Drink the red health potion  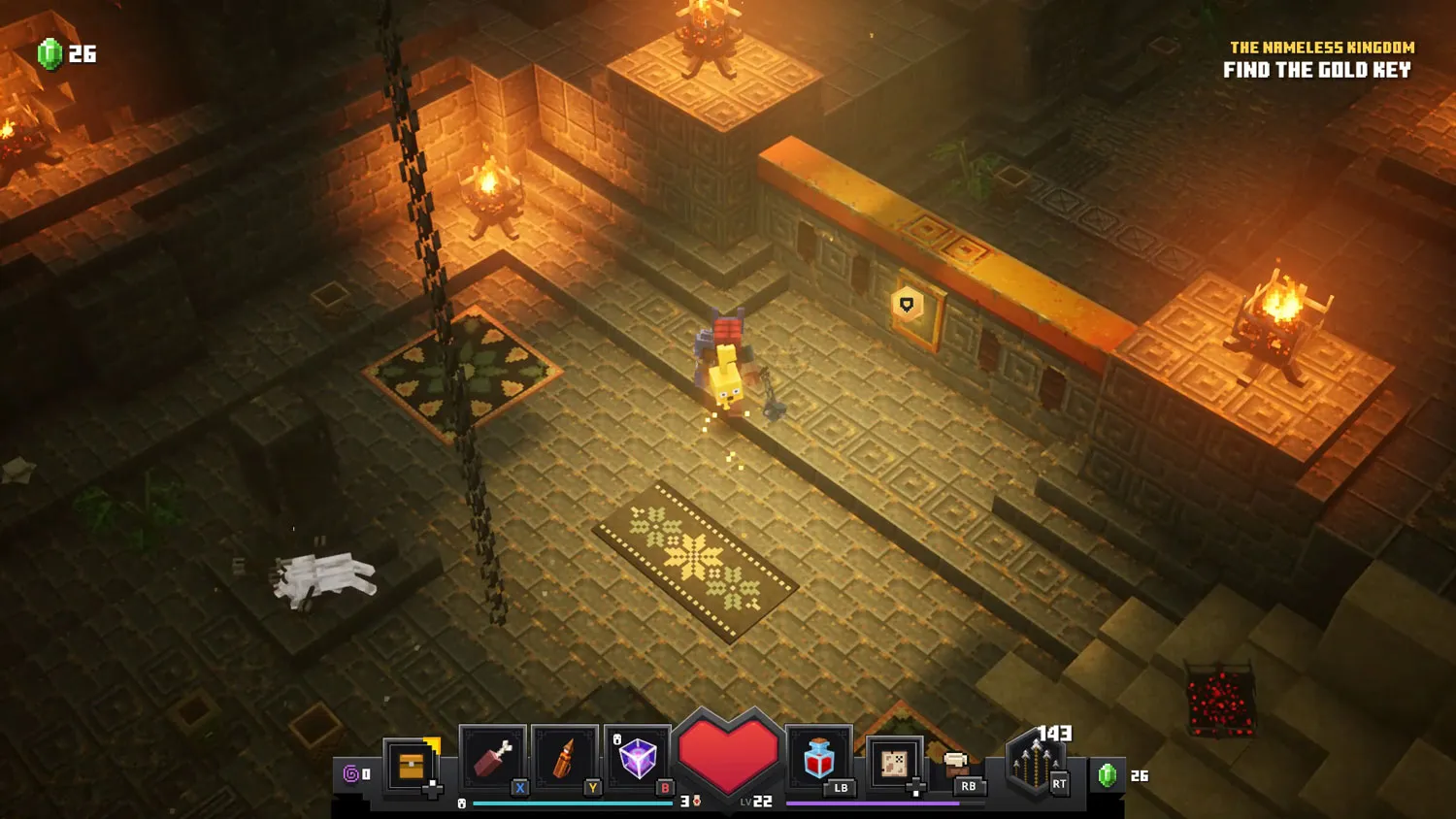pyautogui.click(x=819, y=759)
